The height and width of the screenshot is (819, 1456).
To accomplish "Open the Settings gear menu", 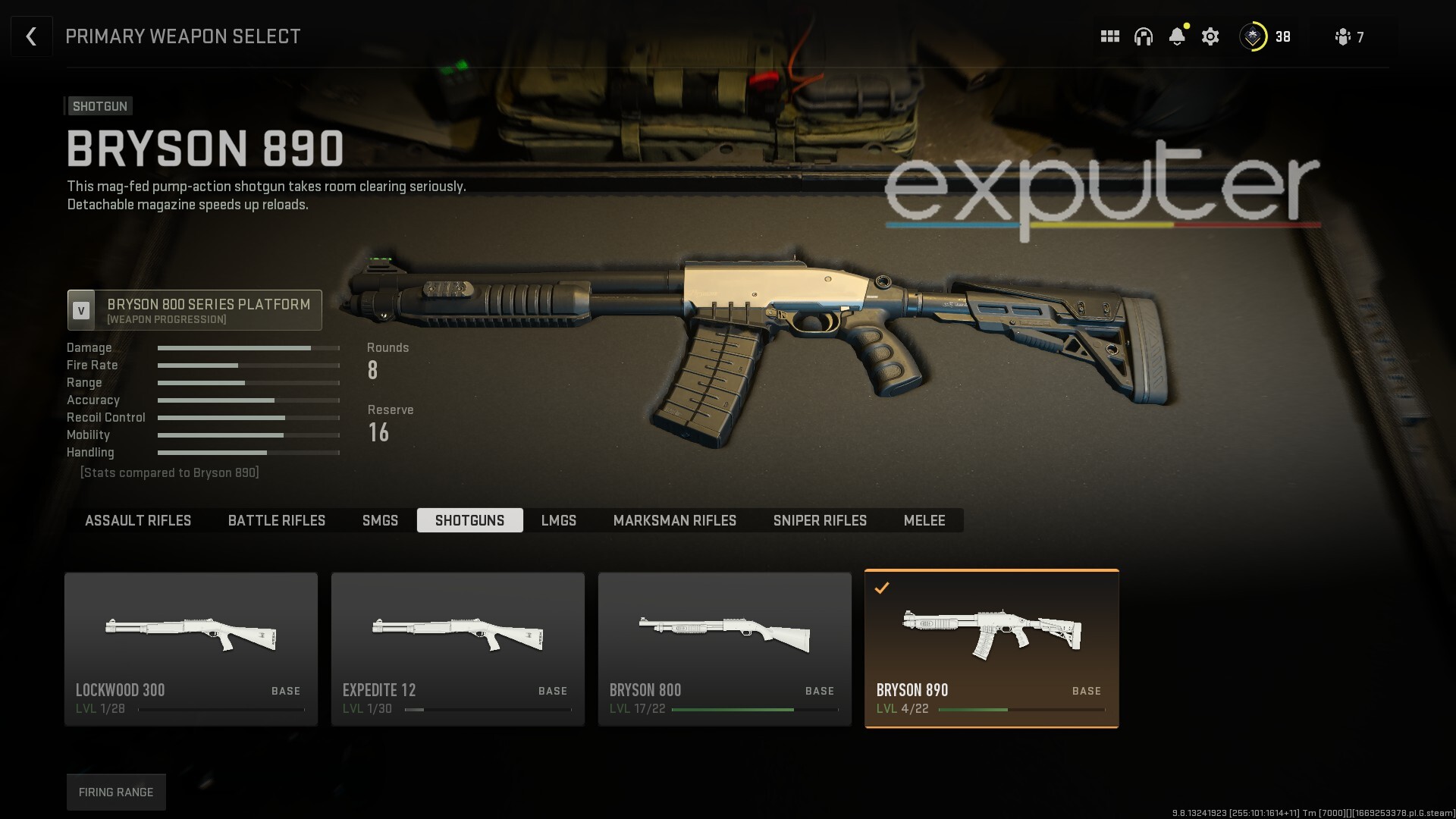I will [1210, 36].
